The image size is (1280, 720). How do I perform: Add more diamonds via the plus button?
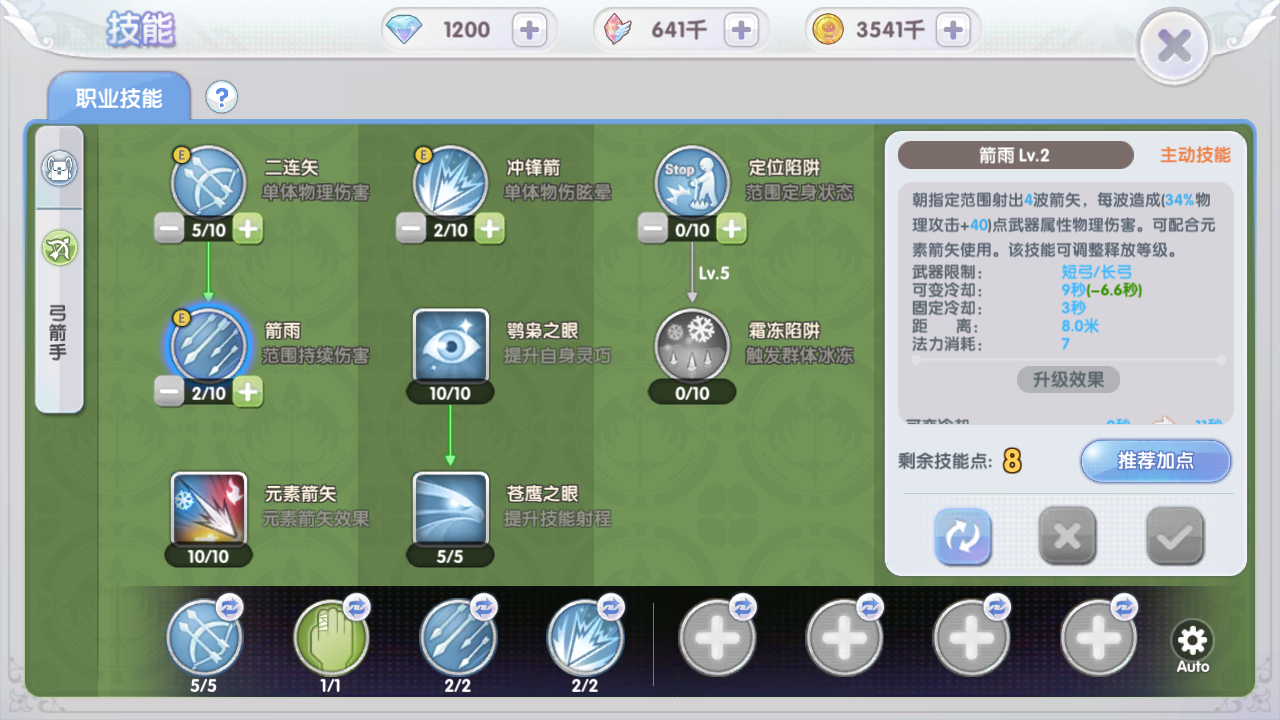pyautogui.click(x=531, y=29)
